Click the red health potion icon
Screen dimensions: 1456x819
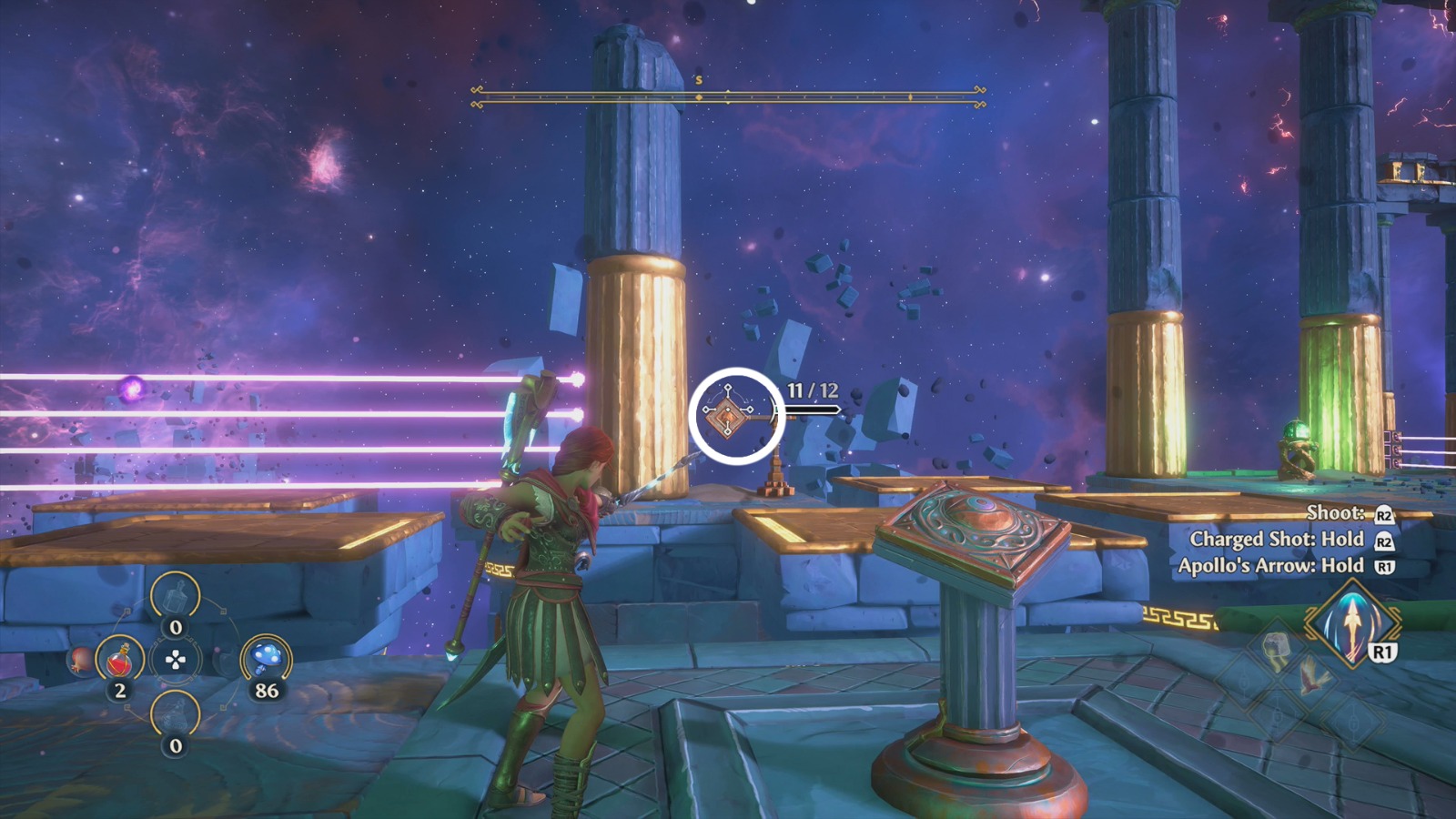[119, 659]
